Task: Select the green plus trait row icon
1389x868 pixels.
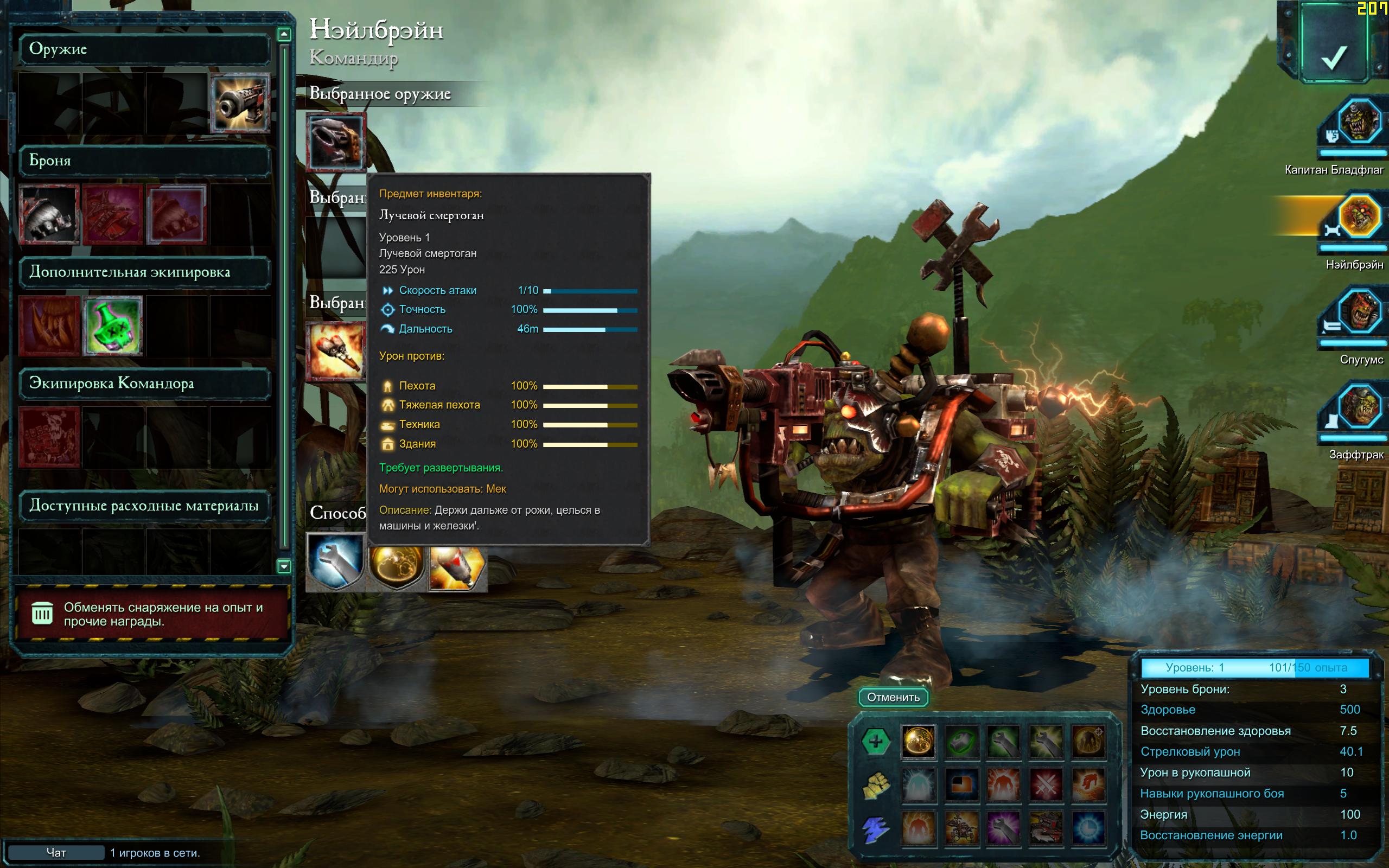Action: (x=875, y=741)
